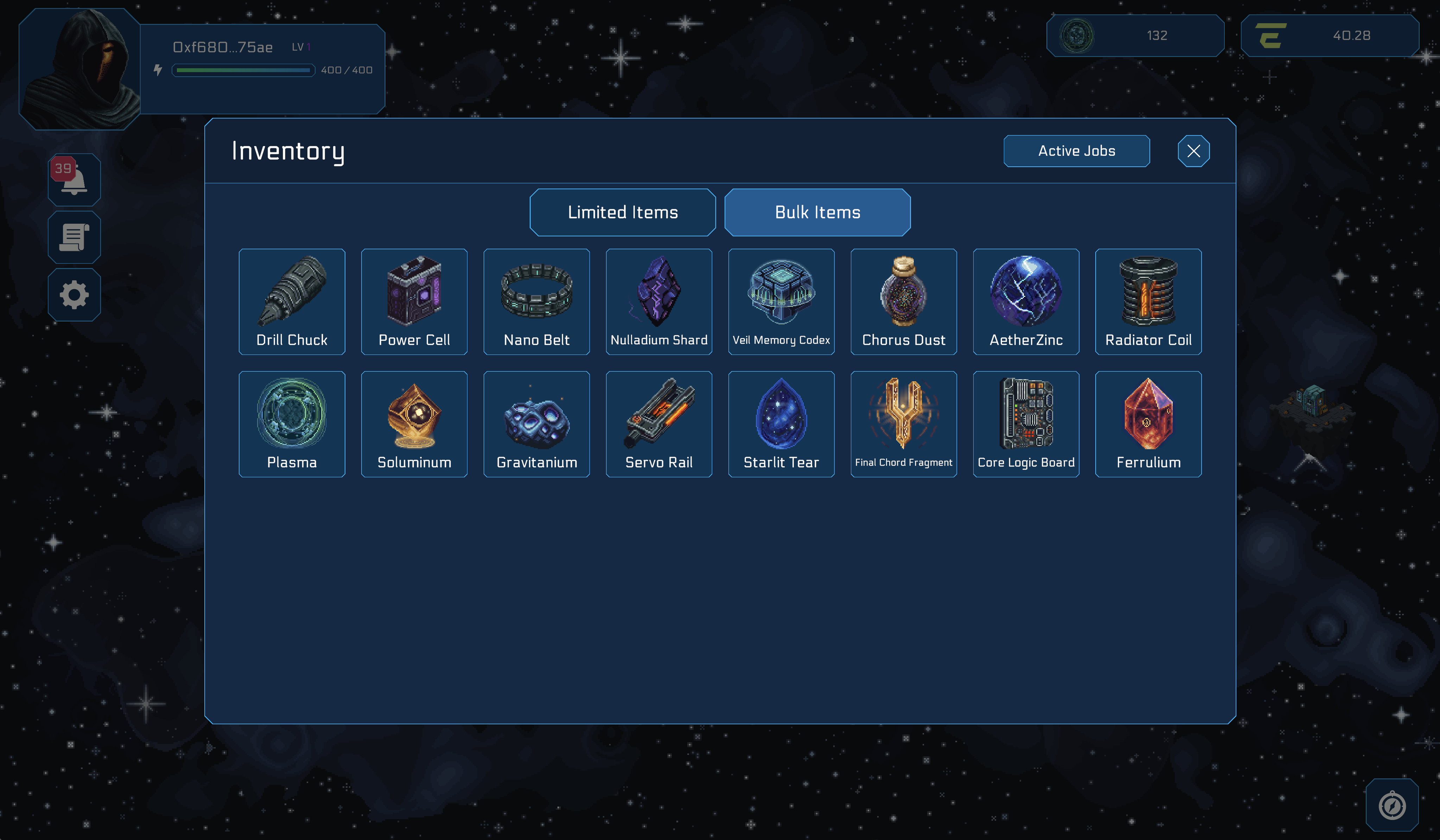The height and width of the screenshot is (840, 1440).
Task: Select the Drill Chuck item
Action: (292, 302)
